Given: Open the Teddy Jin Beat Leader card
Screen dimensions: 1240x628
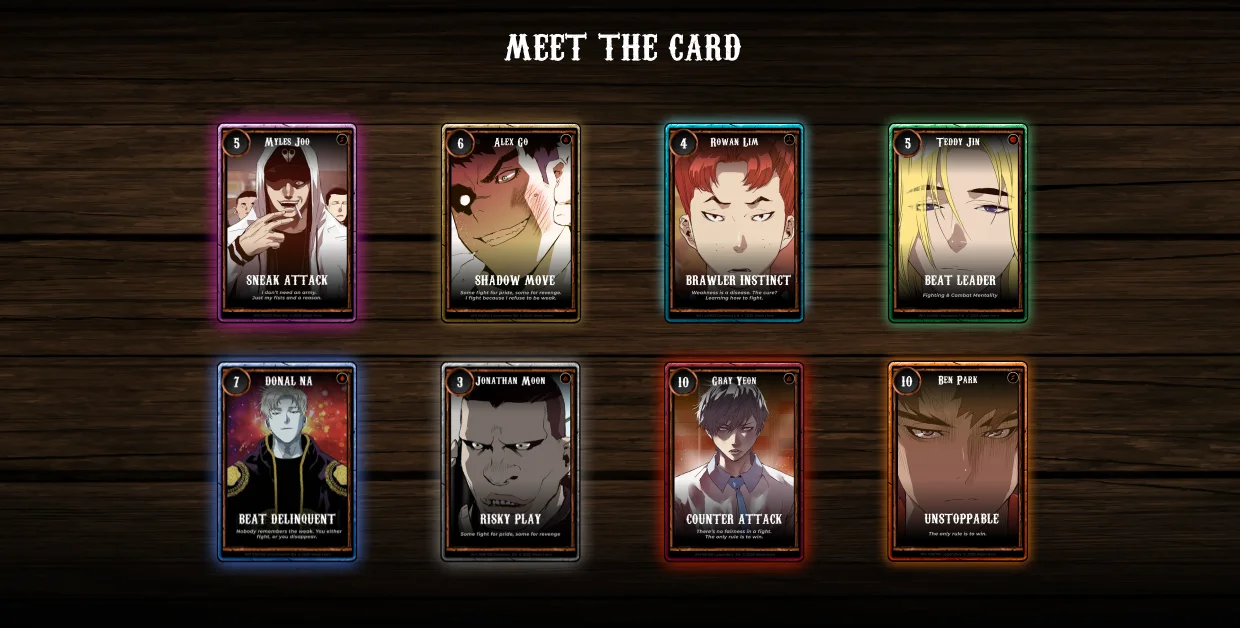Looking at the screenshot, I should [958, 223].
